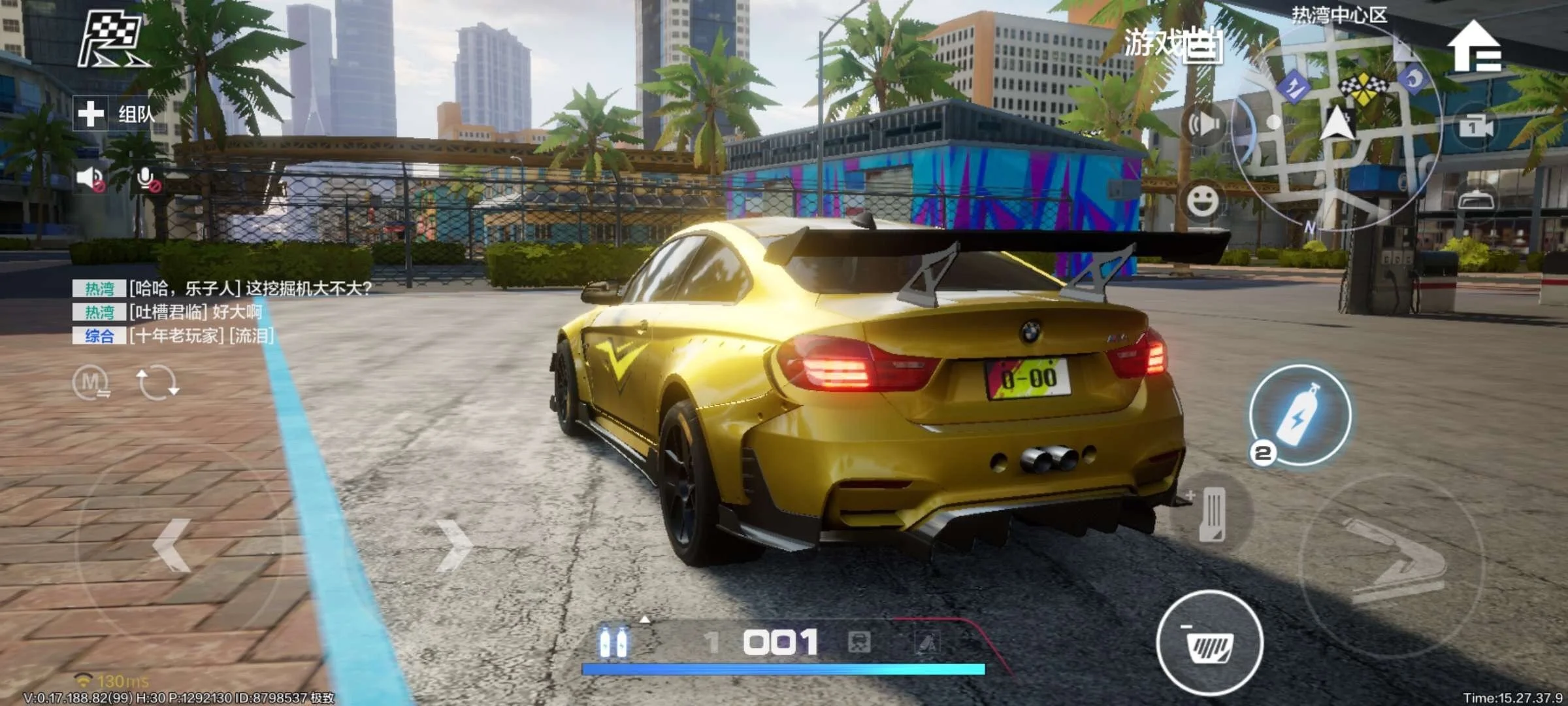Switch transmission with the M icon
This screenshot has width=1568, height=706.
(91, 382)
